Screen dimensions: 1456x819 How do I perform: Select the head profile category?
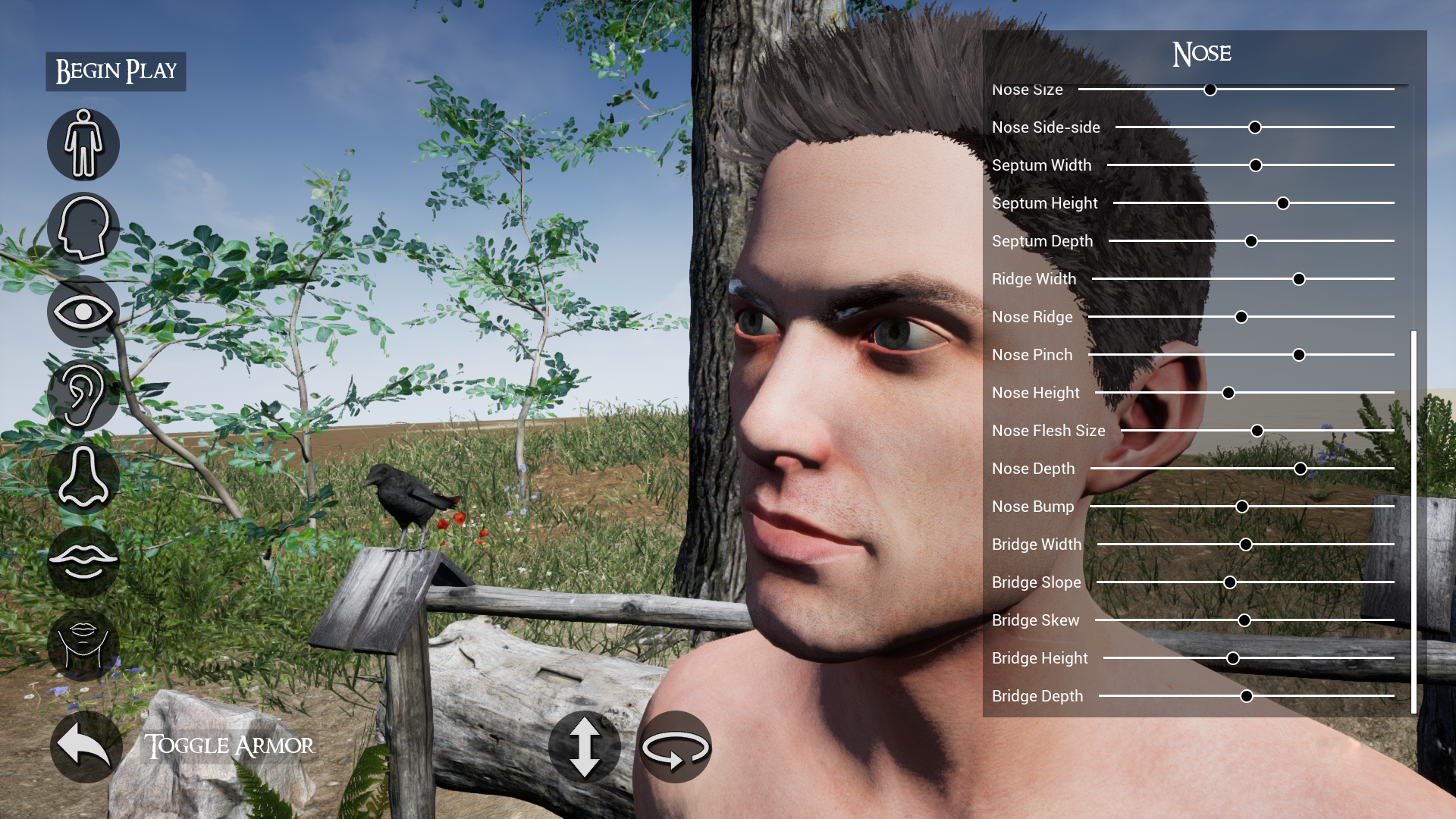pyautogui.click(x=83, y=227)
